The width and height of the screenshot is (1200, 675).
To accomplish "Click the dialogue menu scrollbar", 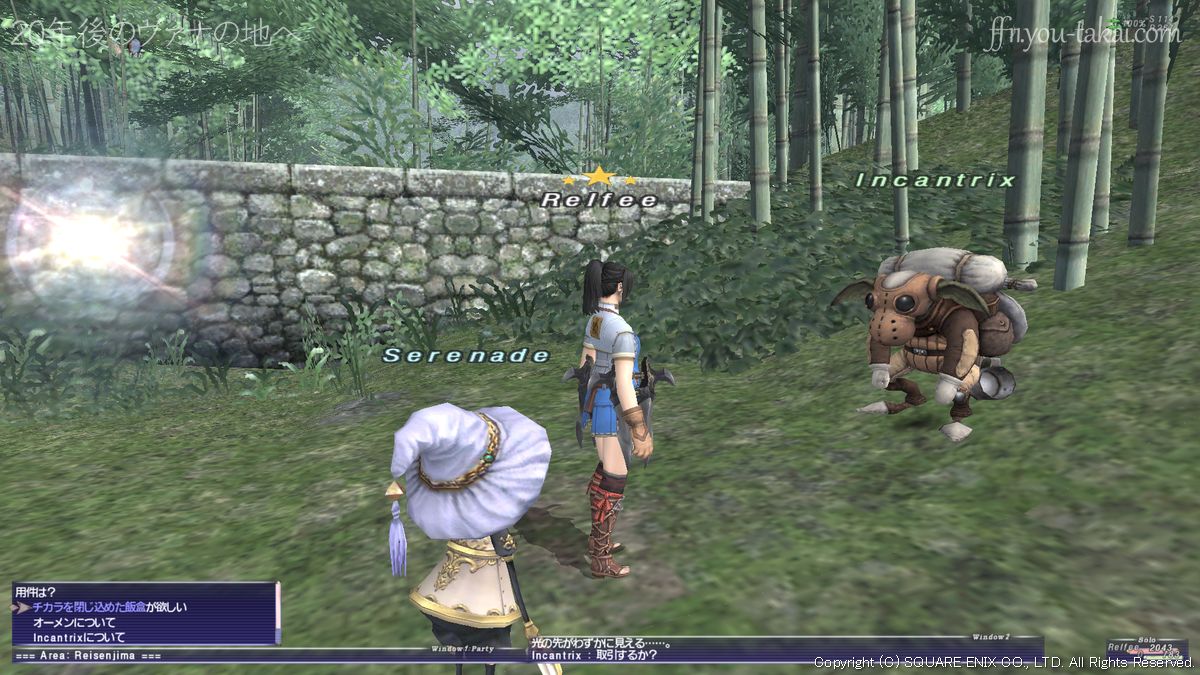I will [x=277, y=613].
